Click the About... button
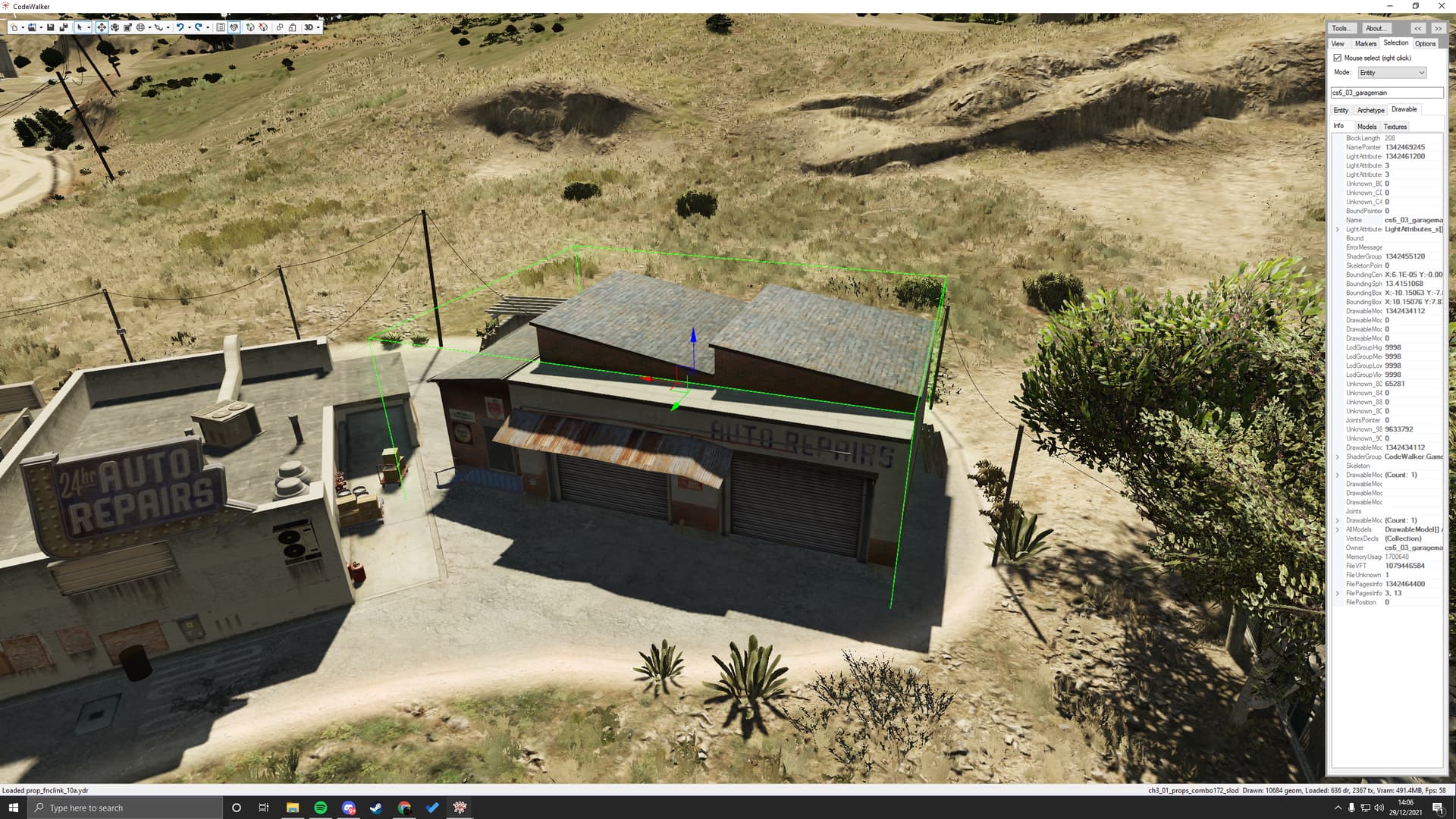This screenshot has width=1456, height=819. pyautogui.click(x=1376, y=28)
